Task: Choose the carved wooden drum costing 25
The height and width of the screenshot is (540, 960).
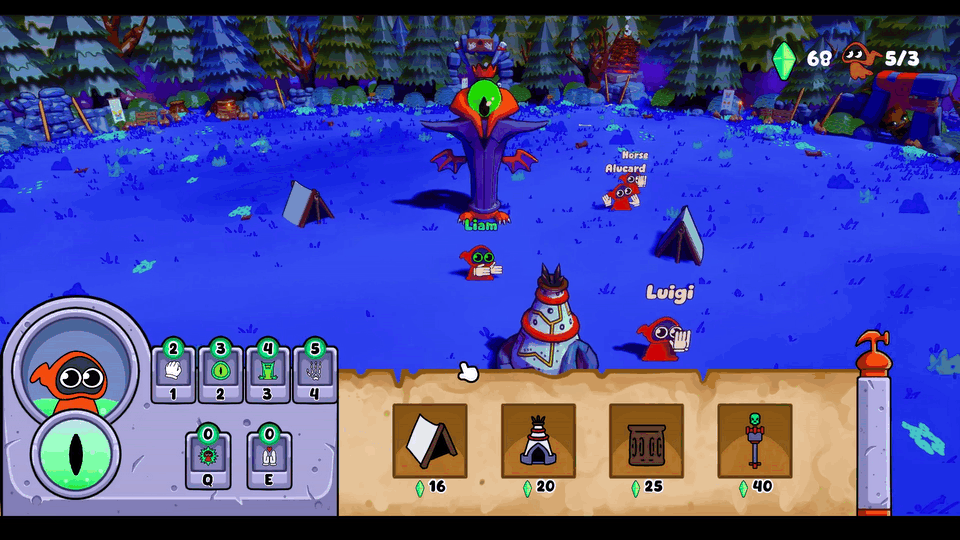Action: 646,440
